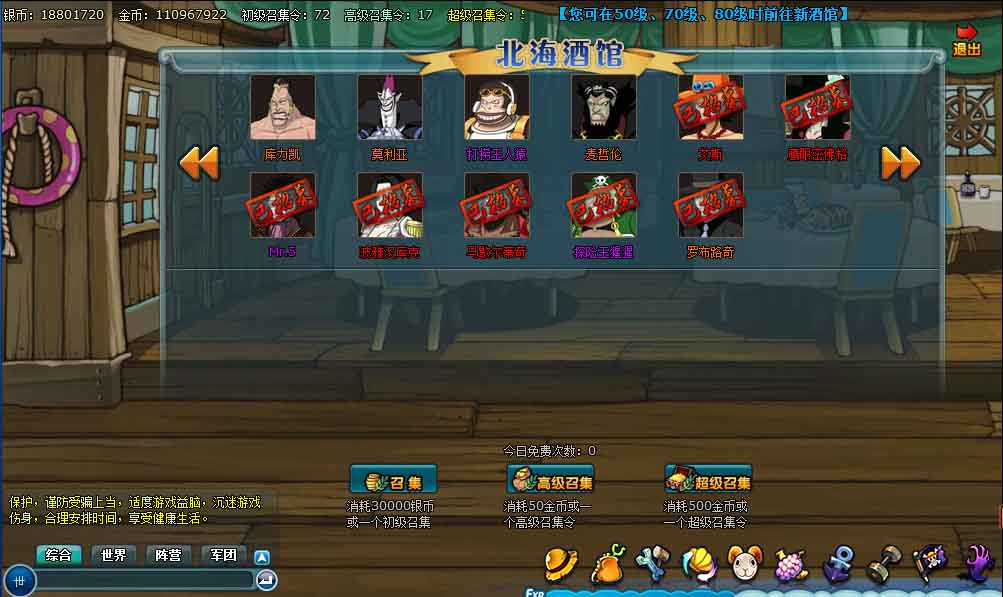
Task: Select the 库力凯 character portrait
Action: click(282, 107)
